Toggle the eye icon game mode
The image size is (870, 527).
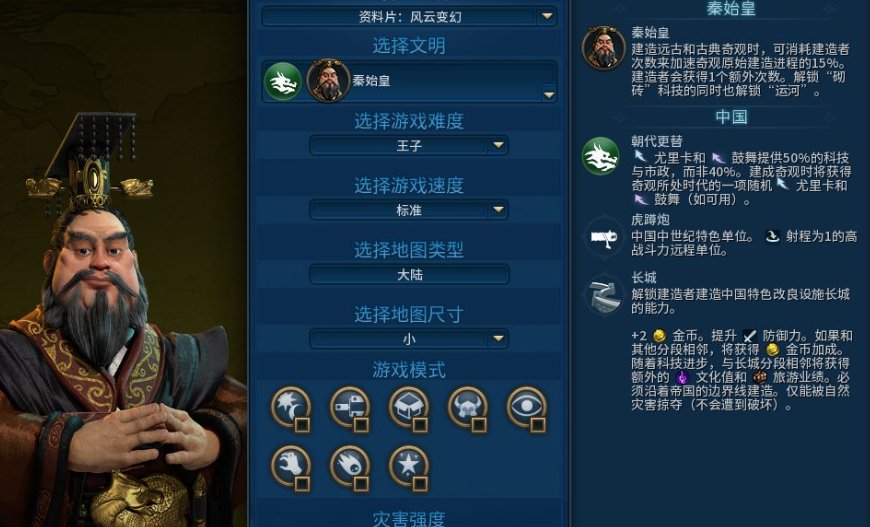point(527,408)
